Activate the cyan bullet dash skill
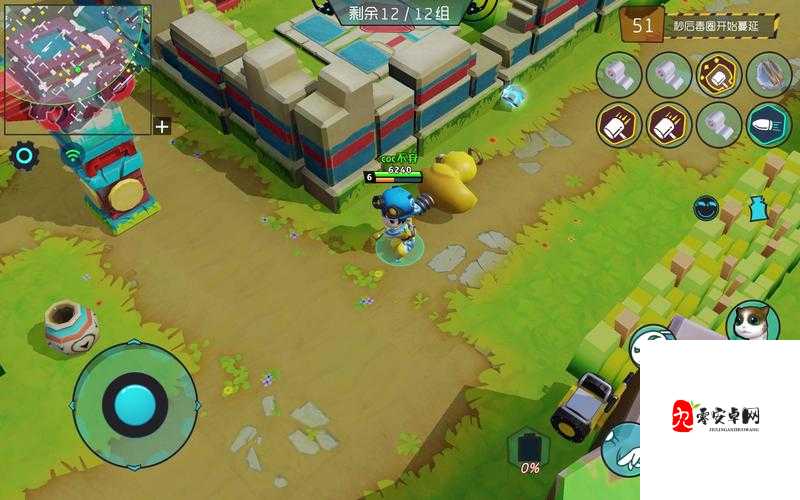800x500 pixels. click(x=768, y=125)
